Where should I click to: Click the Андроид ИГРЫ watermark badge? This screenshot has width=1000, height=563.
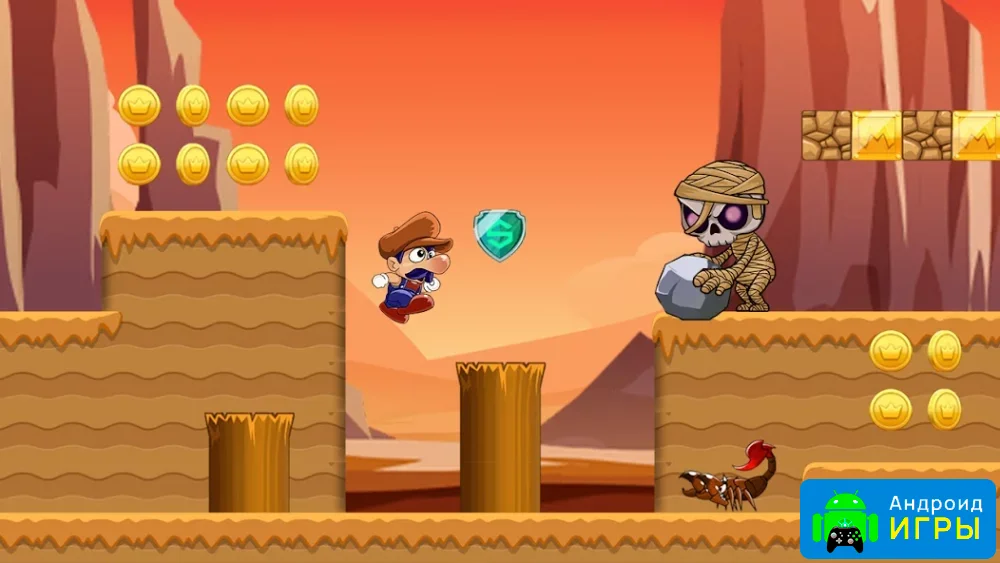pyautogui.click(x=898, y=518)
